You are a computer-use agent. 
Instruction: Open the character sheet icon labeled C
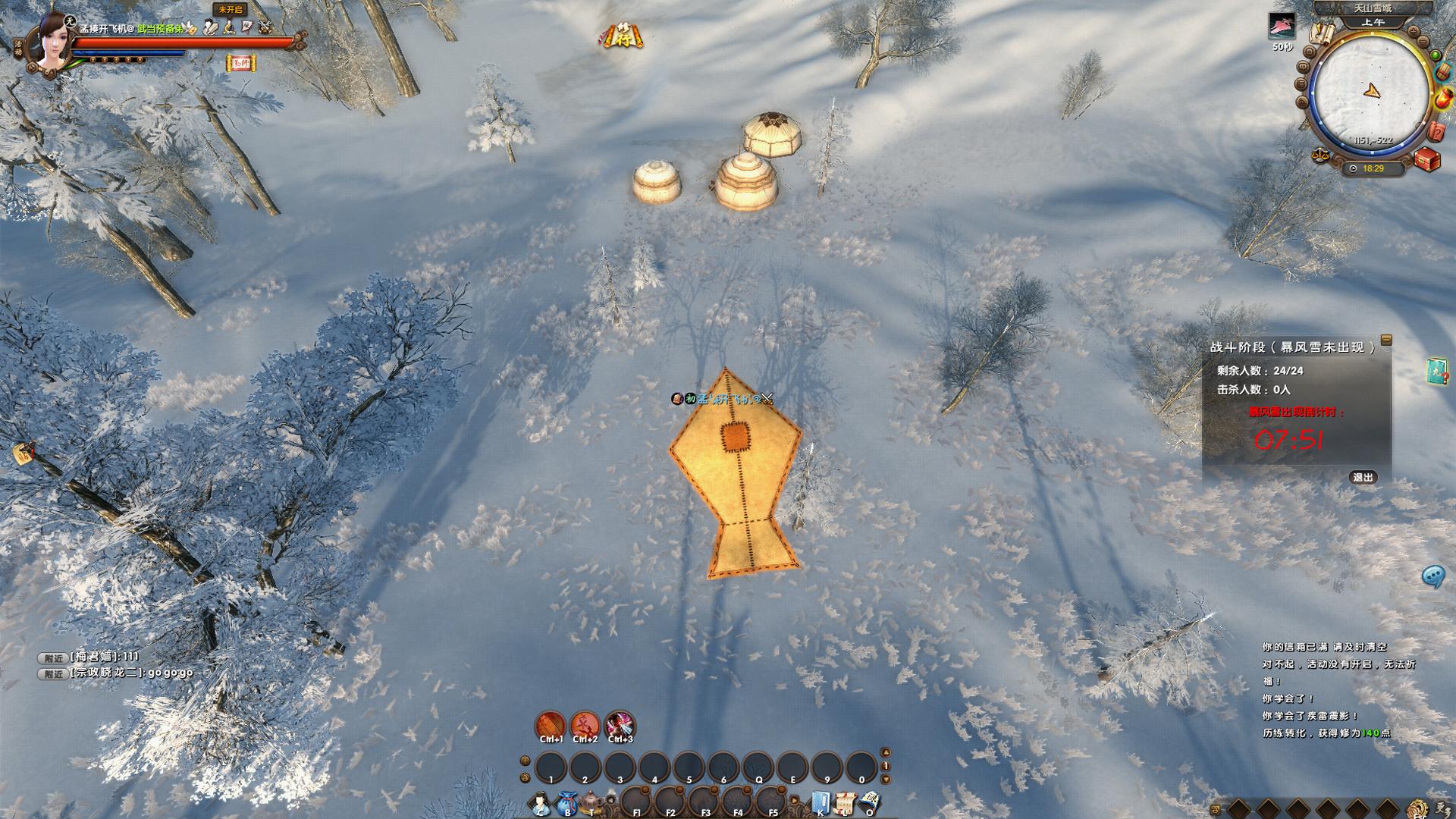coord(540,803)
